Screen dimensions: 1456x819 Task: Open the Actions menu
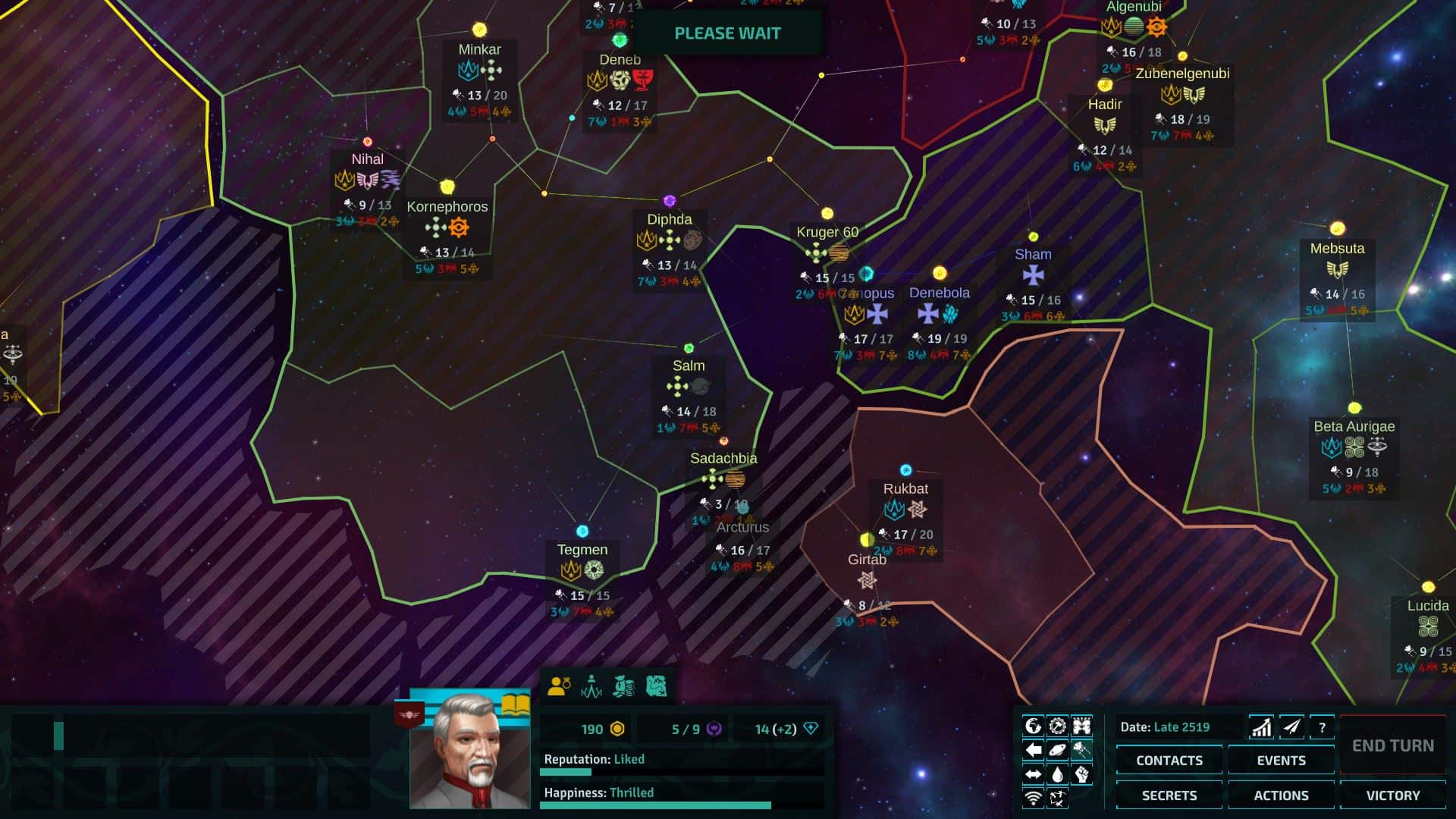(x=1281, y=795)
